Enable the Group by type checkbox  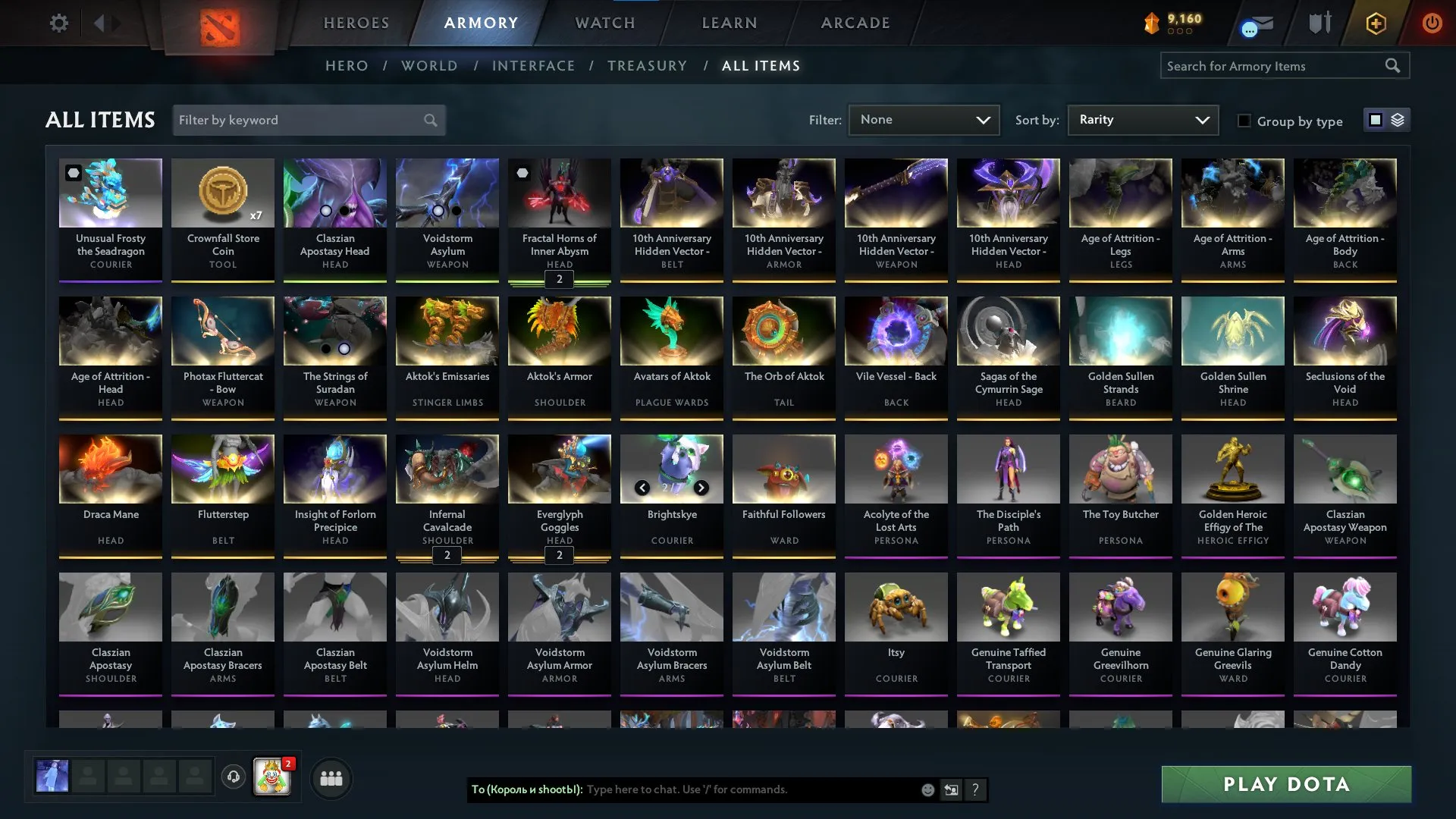1244,121
